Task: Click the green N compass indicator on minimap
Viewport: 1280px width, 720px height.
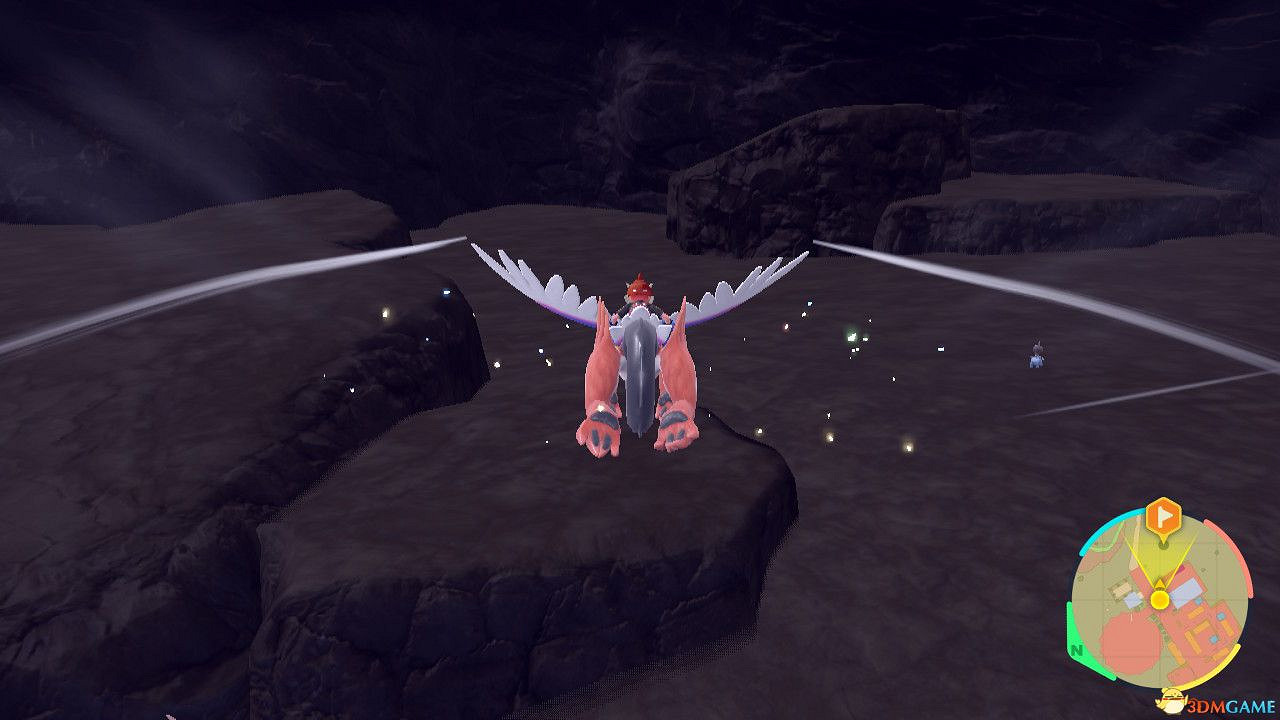Action: [x=1076, y=650]
